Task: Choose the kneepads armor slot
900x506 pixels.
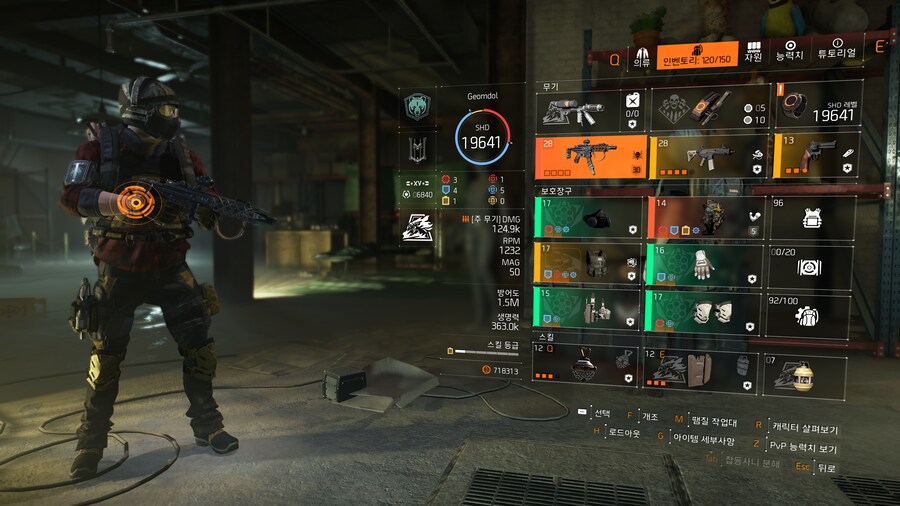Action: 704,308
